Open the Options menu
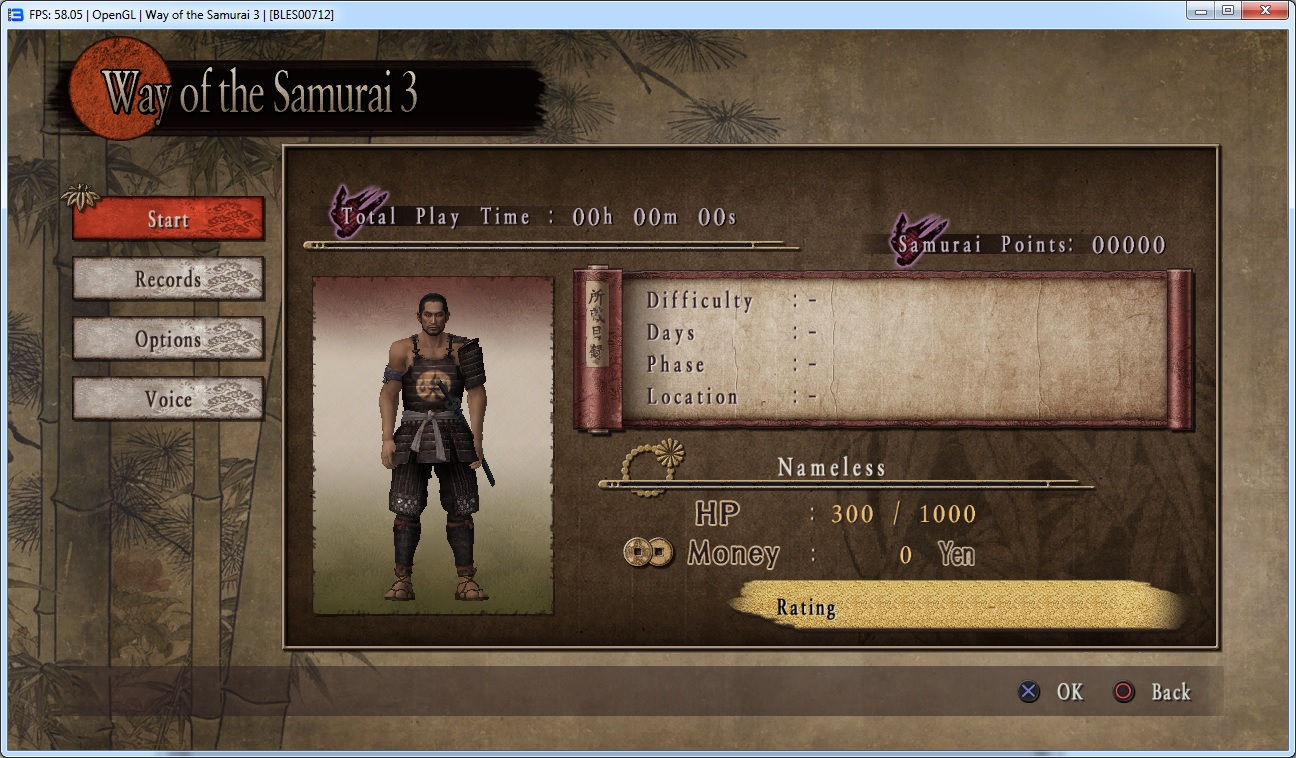 (x=168, y=339)
